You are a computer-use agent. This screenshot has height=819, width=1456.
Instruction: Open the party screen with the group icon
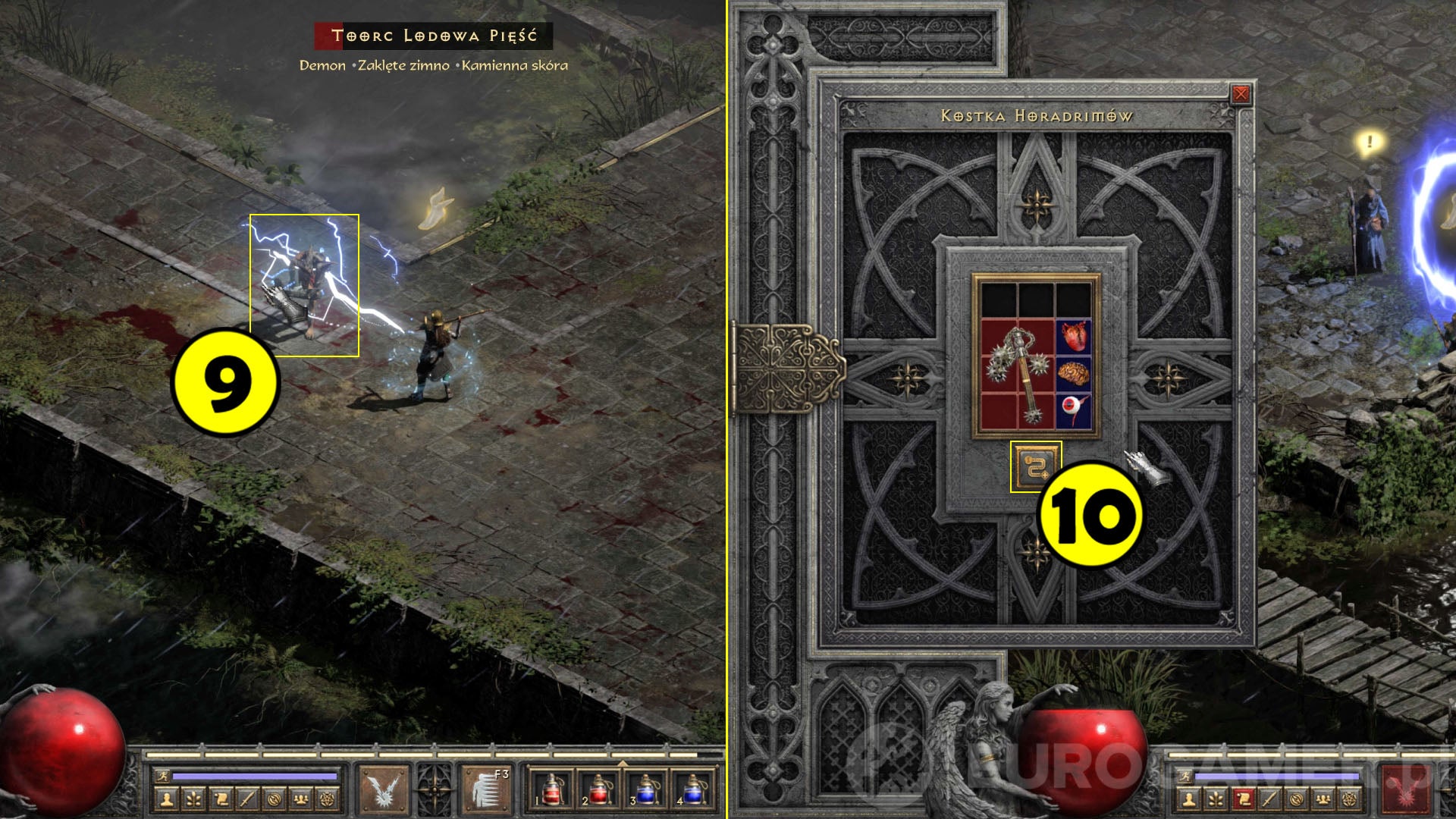(x=301, y=797)
